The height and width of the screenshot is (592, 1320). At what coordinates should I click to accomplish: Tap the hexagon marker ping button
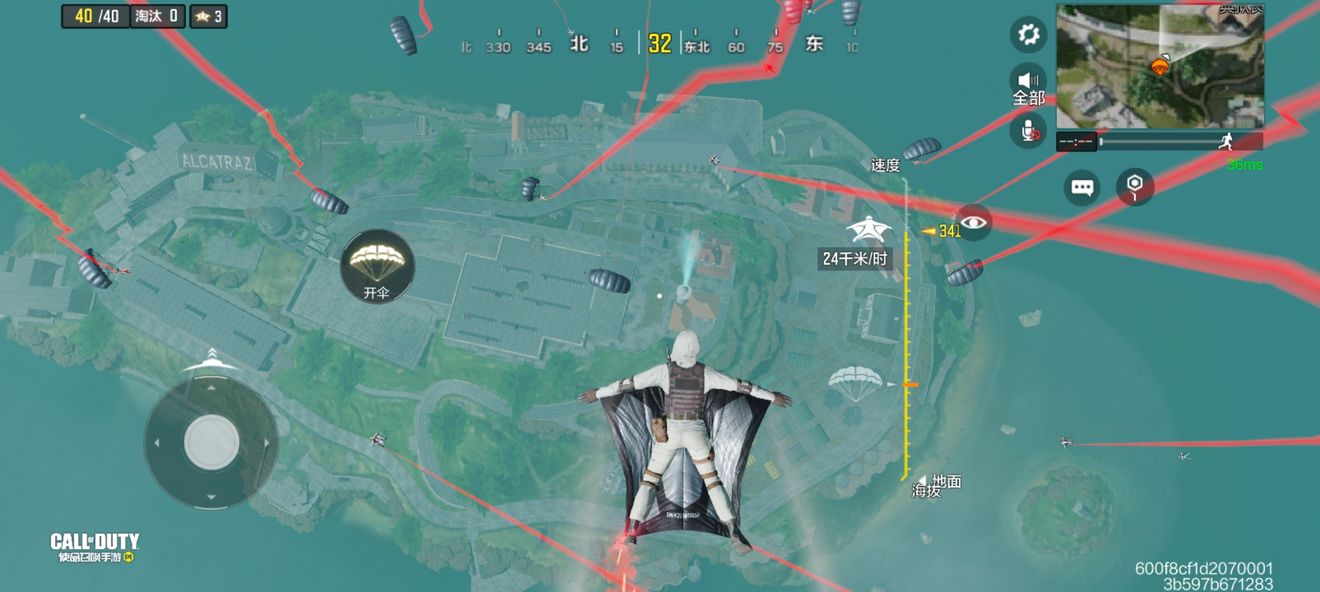pyautogui.click(x=1135, y=186)
